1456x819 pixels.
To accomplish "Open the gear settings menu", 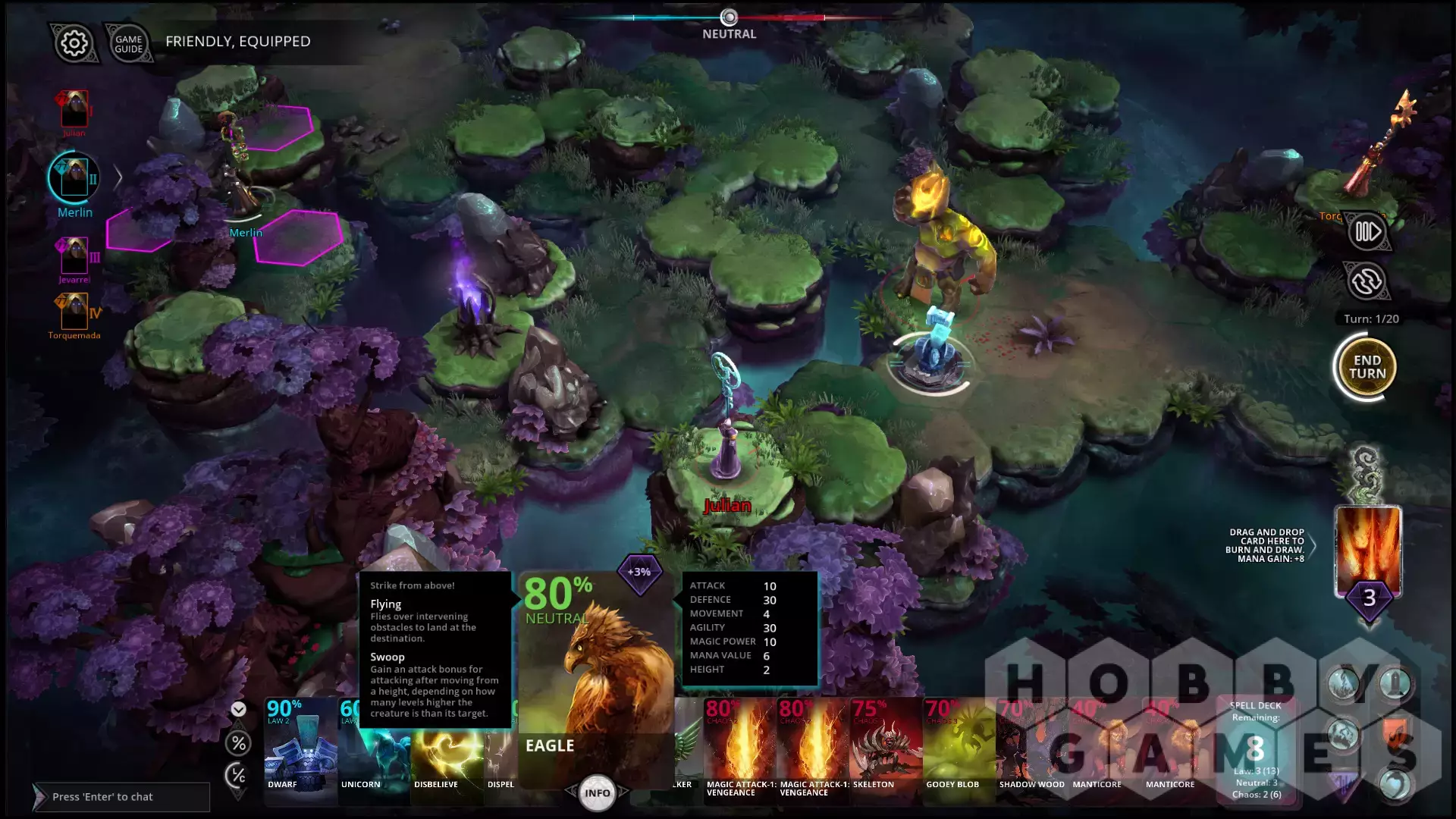I will [x=74, y=43].
